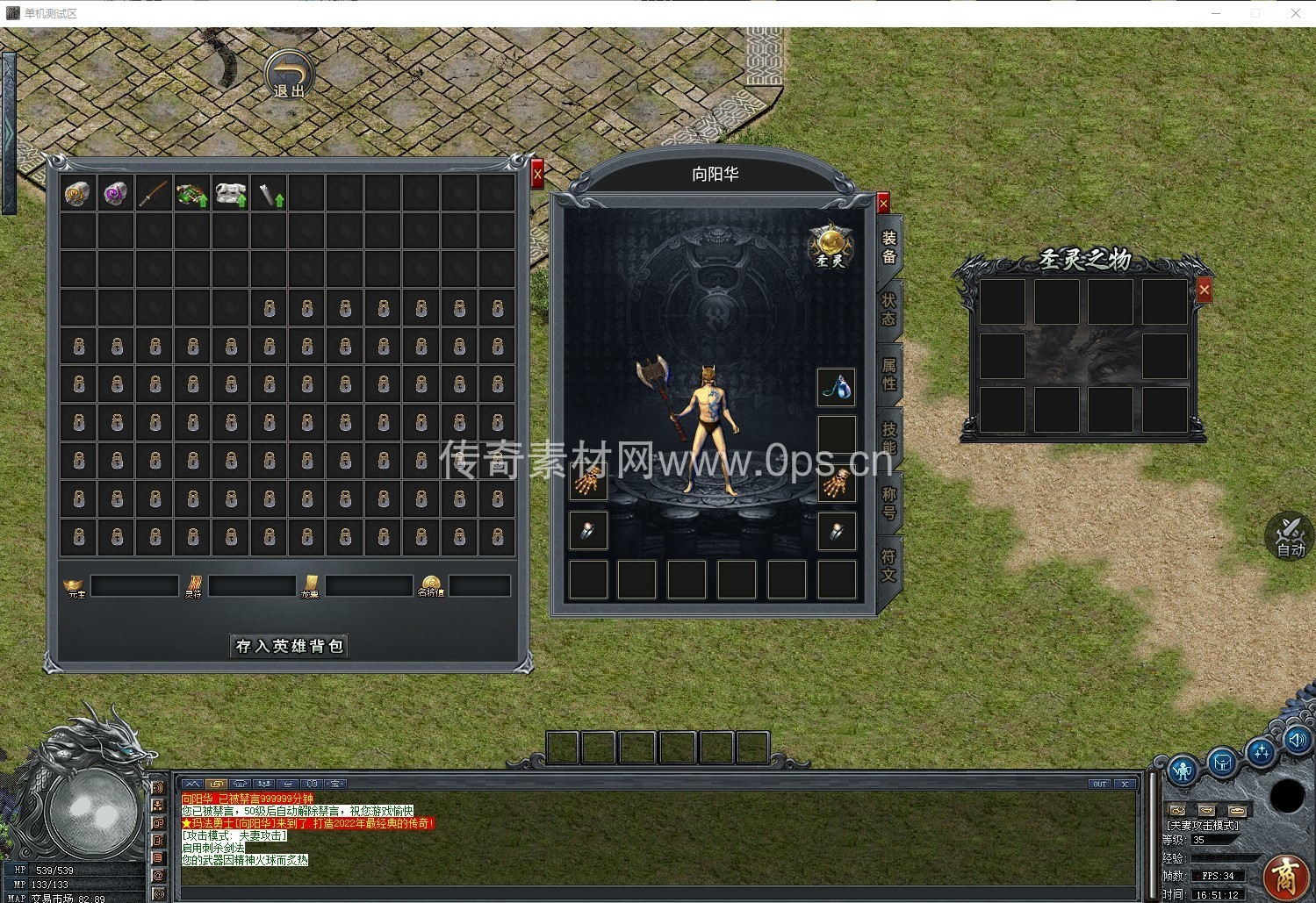Screen dimensions: 1316x903
Task: Click 存入英雄背包 button
Action: (x=289, y=646)
